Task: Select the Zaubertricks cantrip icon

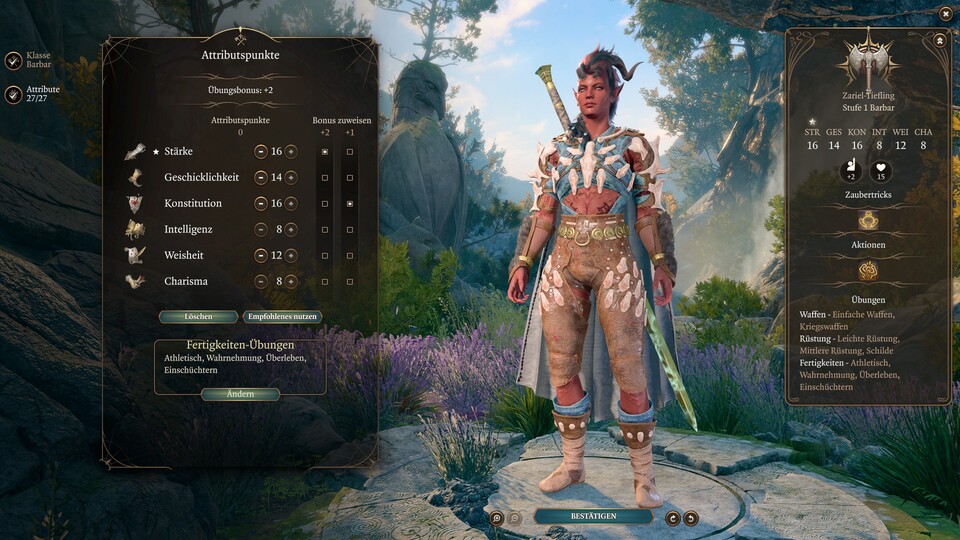Action: click(x=868, y=220)
